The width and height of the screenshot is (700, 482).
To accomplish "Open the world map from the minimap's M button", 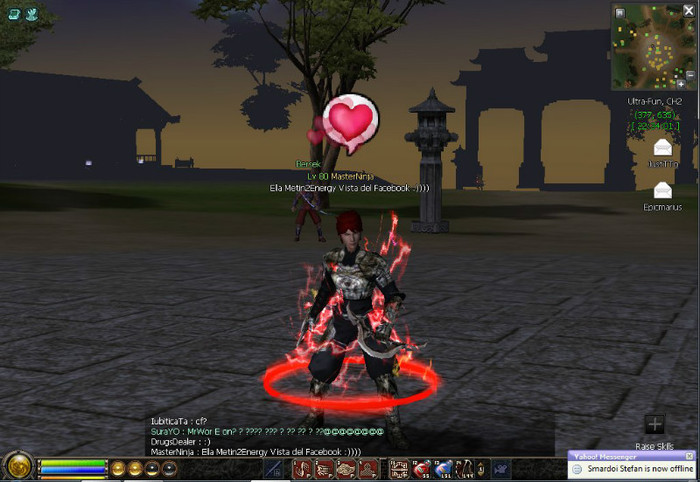I will pos(620,12).
